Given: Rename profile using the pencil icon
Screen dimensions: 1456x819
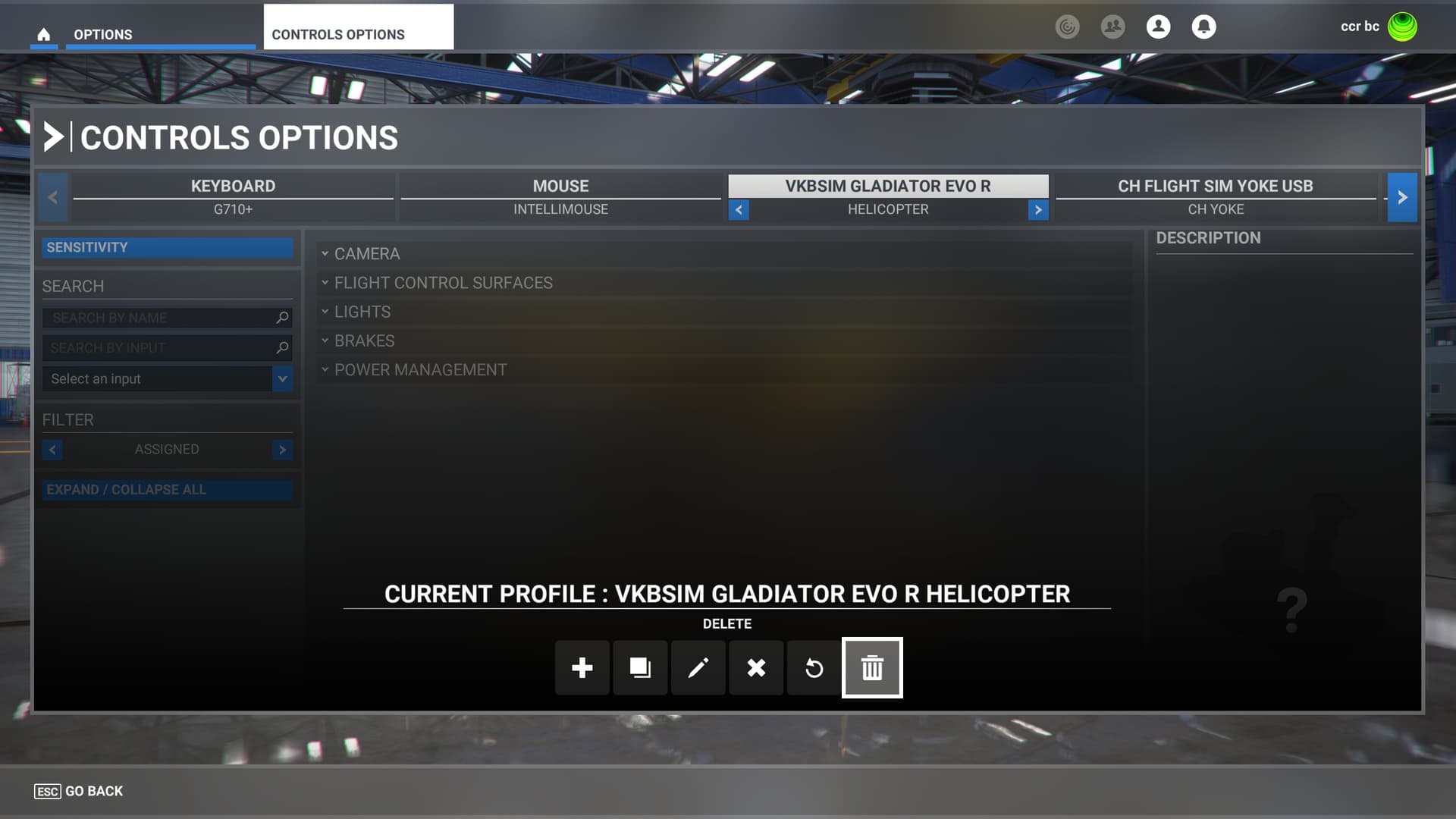Looking at the screenshot, I should pyautogui.click(x=698, y=668).
